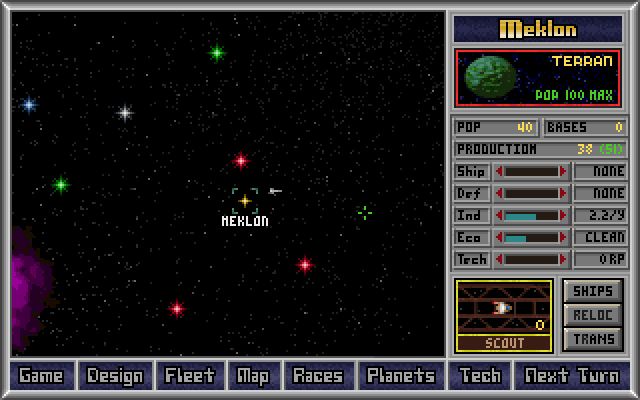Screen dimensions: 640x400
Task: Select the Meklon home star
Action: click(244, 201)
